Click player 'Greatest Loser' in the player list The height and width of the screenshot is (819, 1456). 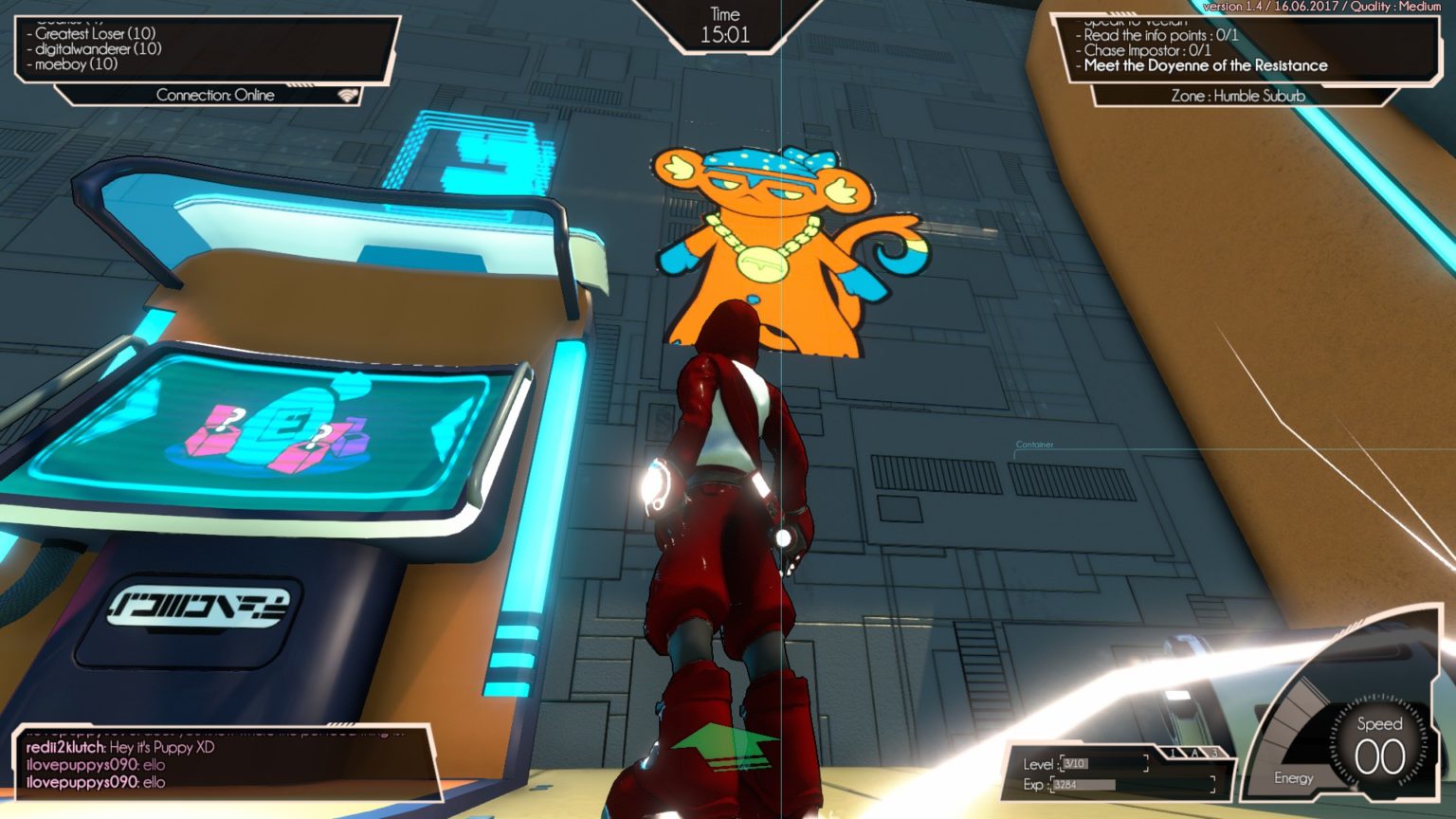coord(95,33)
